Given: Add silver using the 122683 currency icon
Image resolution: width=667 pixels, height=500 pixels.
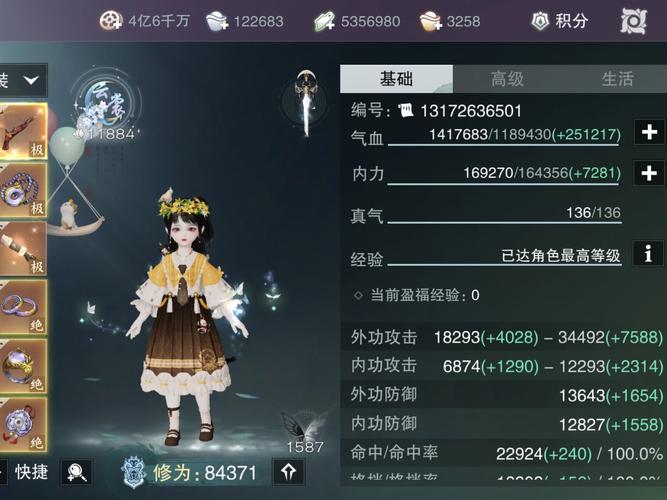Looking at the screenshot, I should [x=217, y=20].
